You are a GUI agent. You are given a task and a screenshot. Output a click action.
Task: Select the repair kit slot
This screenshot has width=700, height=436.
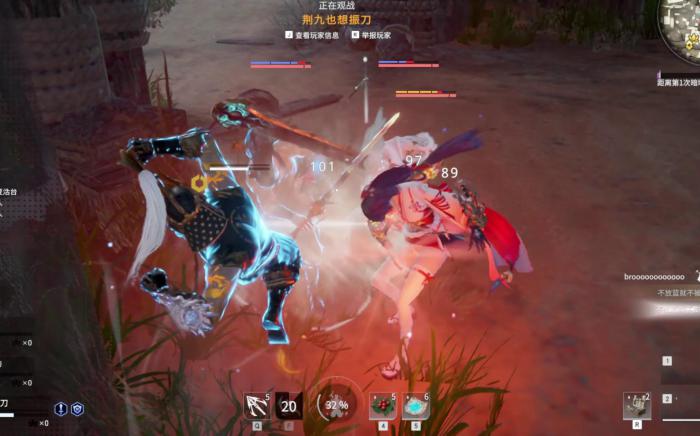point(637,405)
